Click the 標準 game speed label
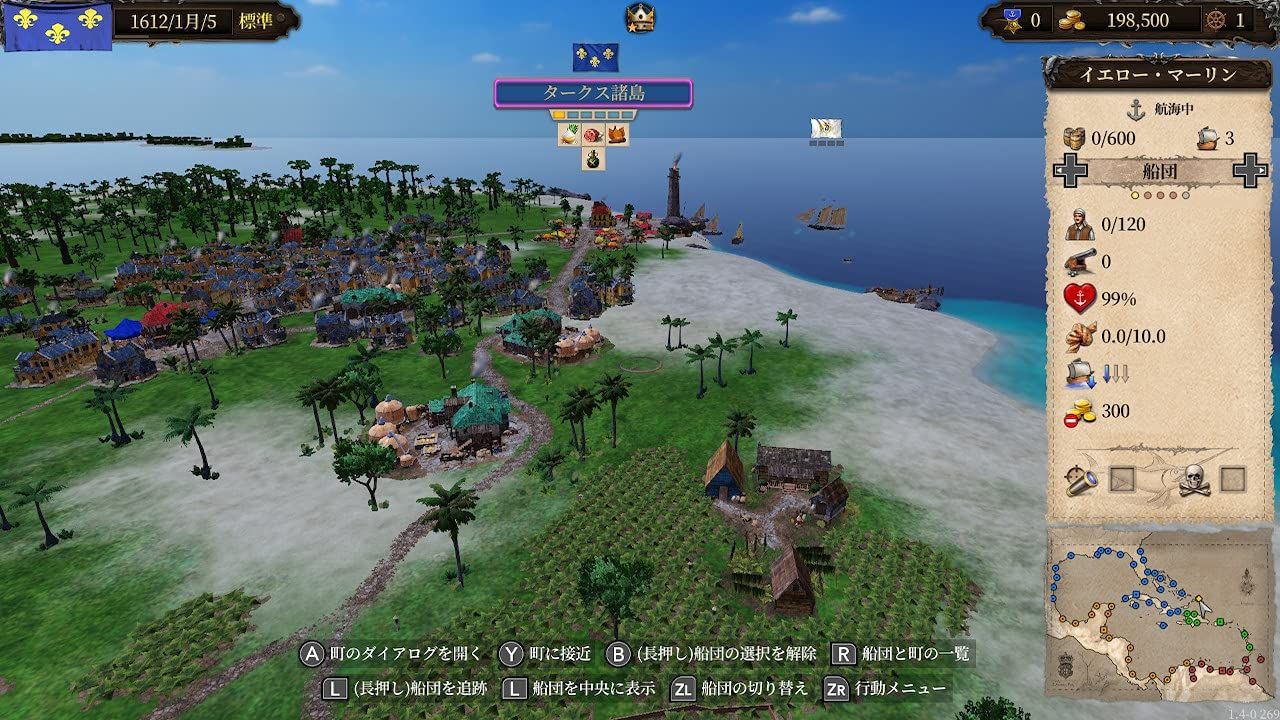 pos(254,21)
